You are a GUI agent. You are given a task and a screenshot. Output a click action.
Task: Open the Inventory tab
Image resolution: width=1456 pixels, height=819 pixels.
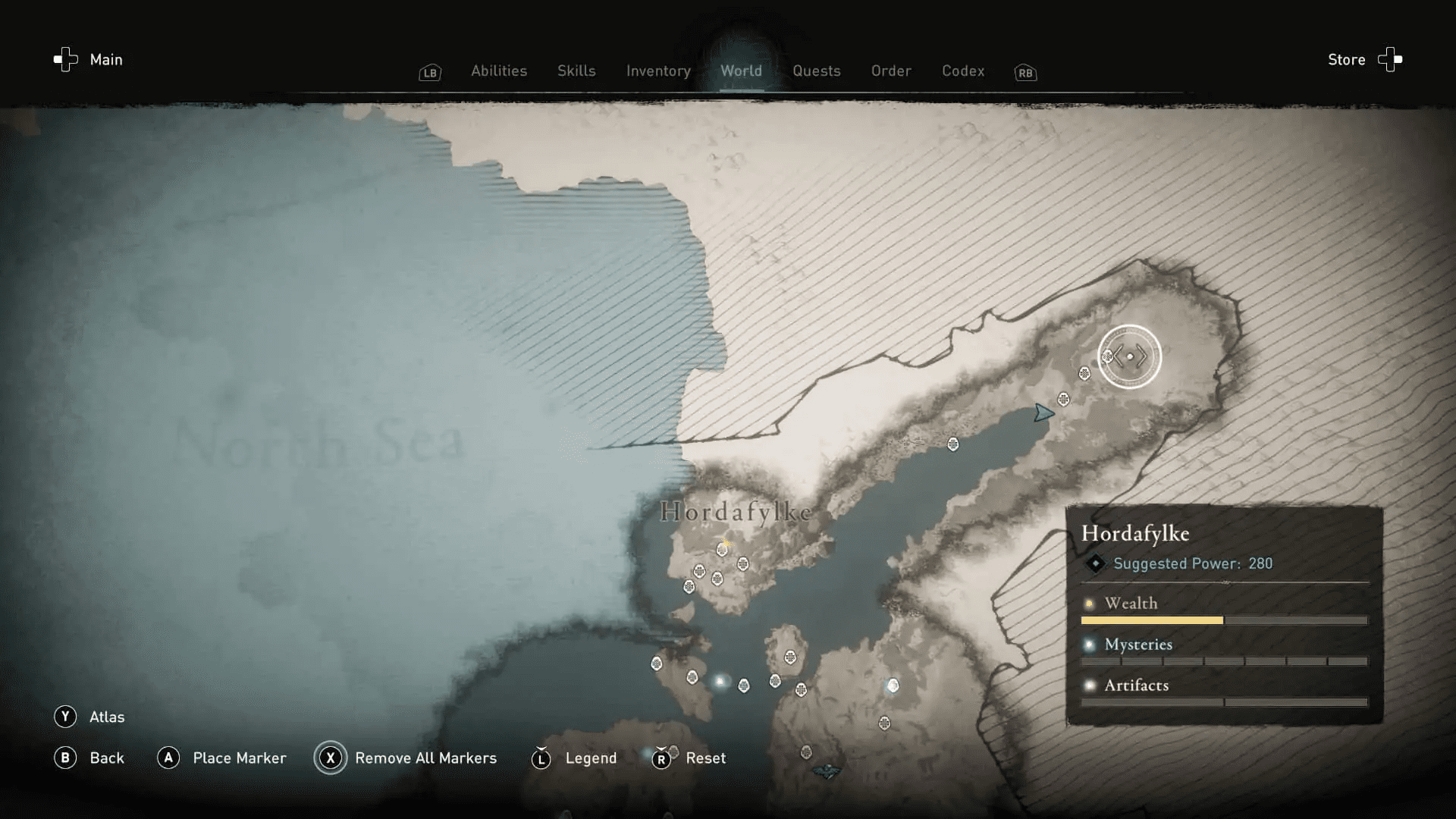(x=657, y=71)
